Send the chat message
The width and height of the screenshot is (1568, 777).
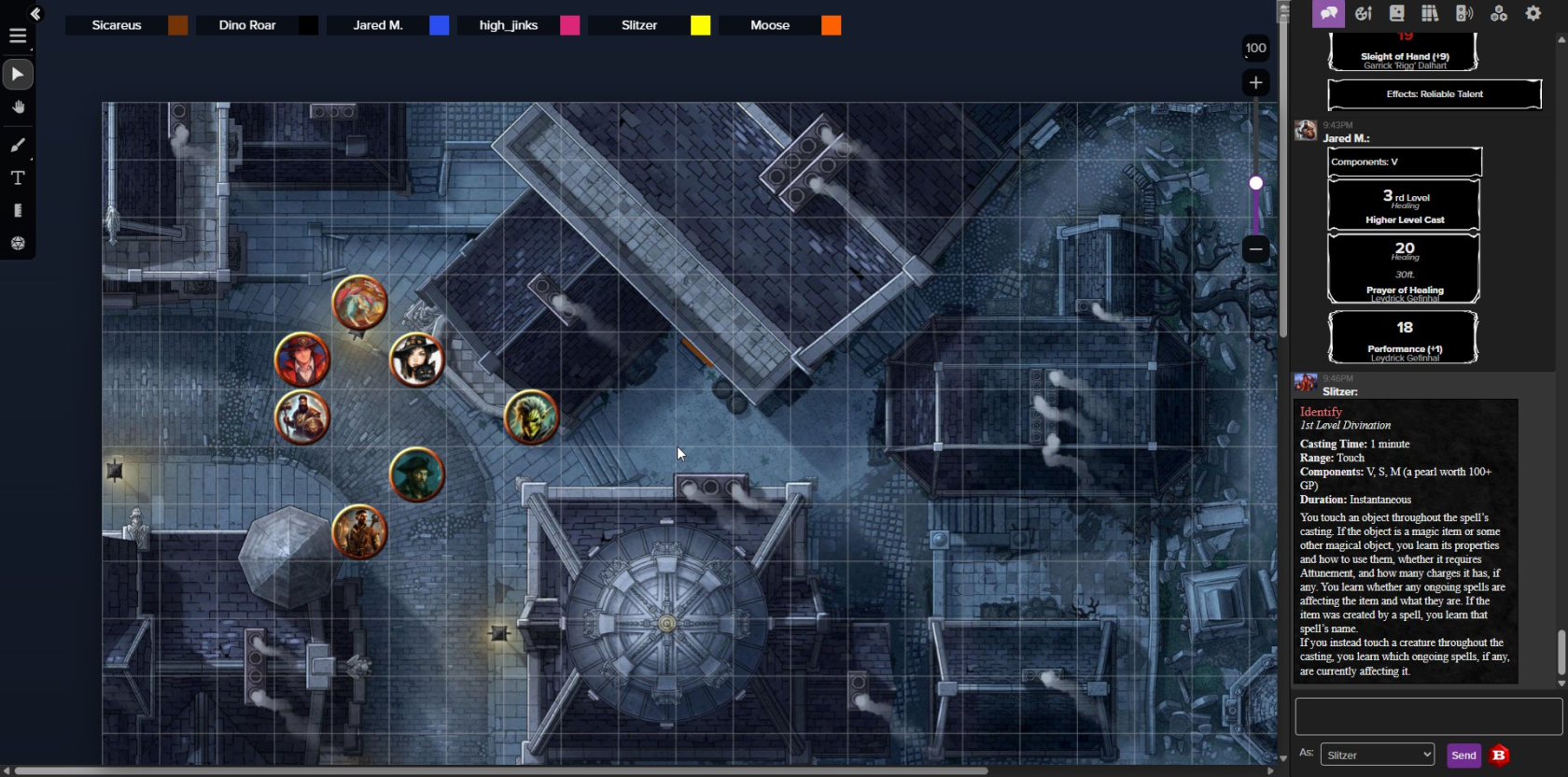coord(1463,755)
